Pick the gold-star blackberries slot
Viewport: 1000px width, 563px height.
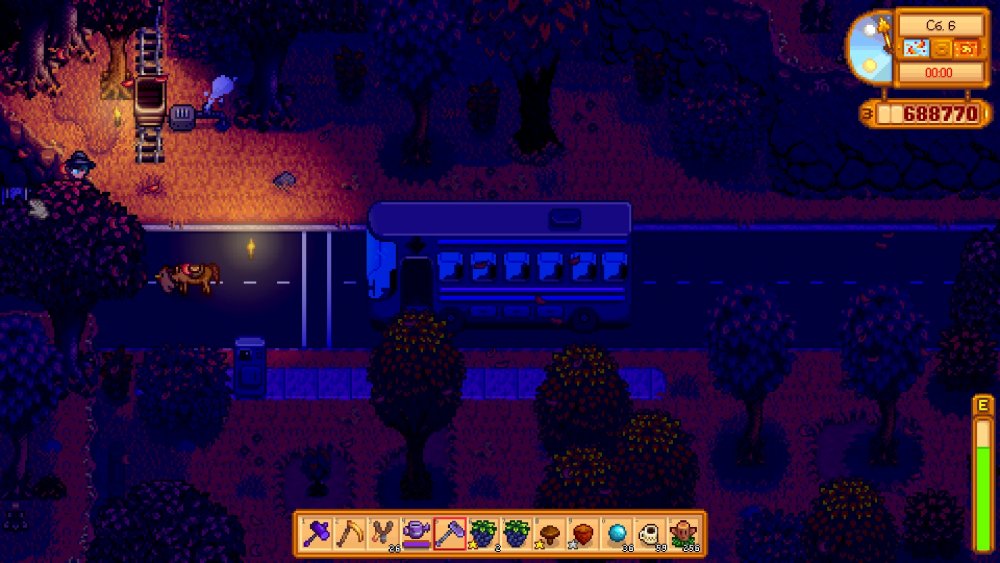(483, 533)
